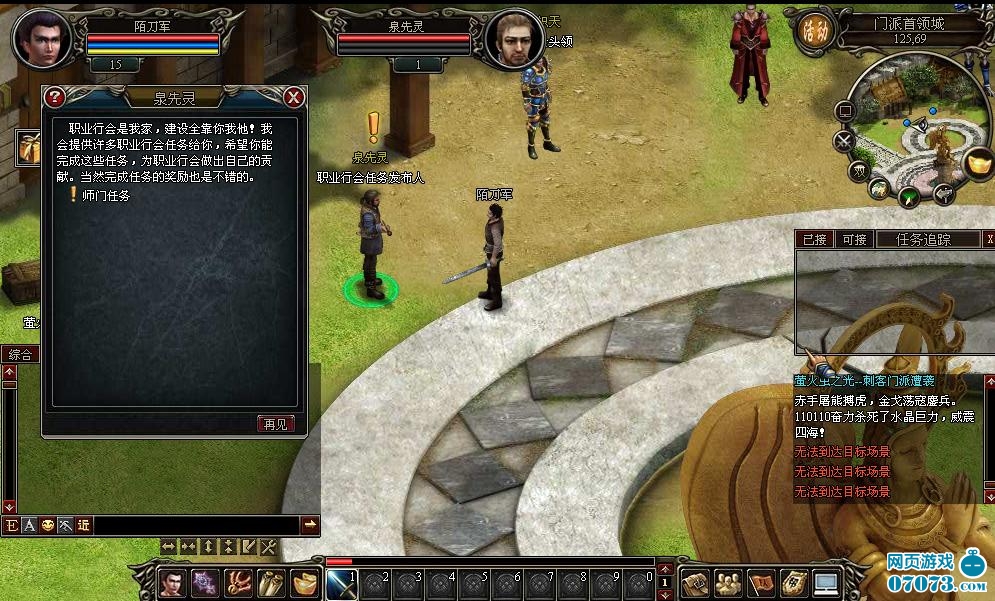Click the gold ingot shop icon
The height and width of the screenshot is (601, 995).
(x=977, y=162)
